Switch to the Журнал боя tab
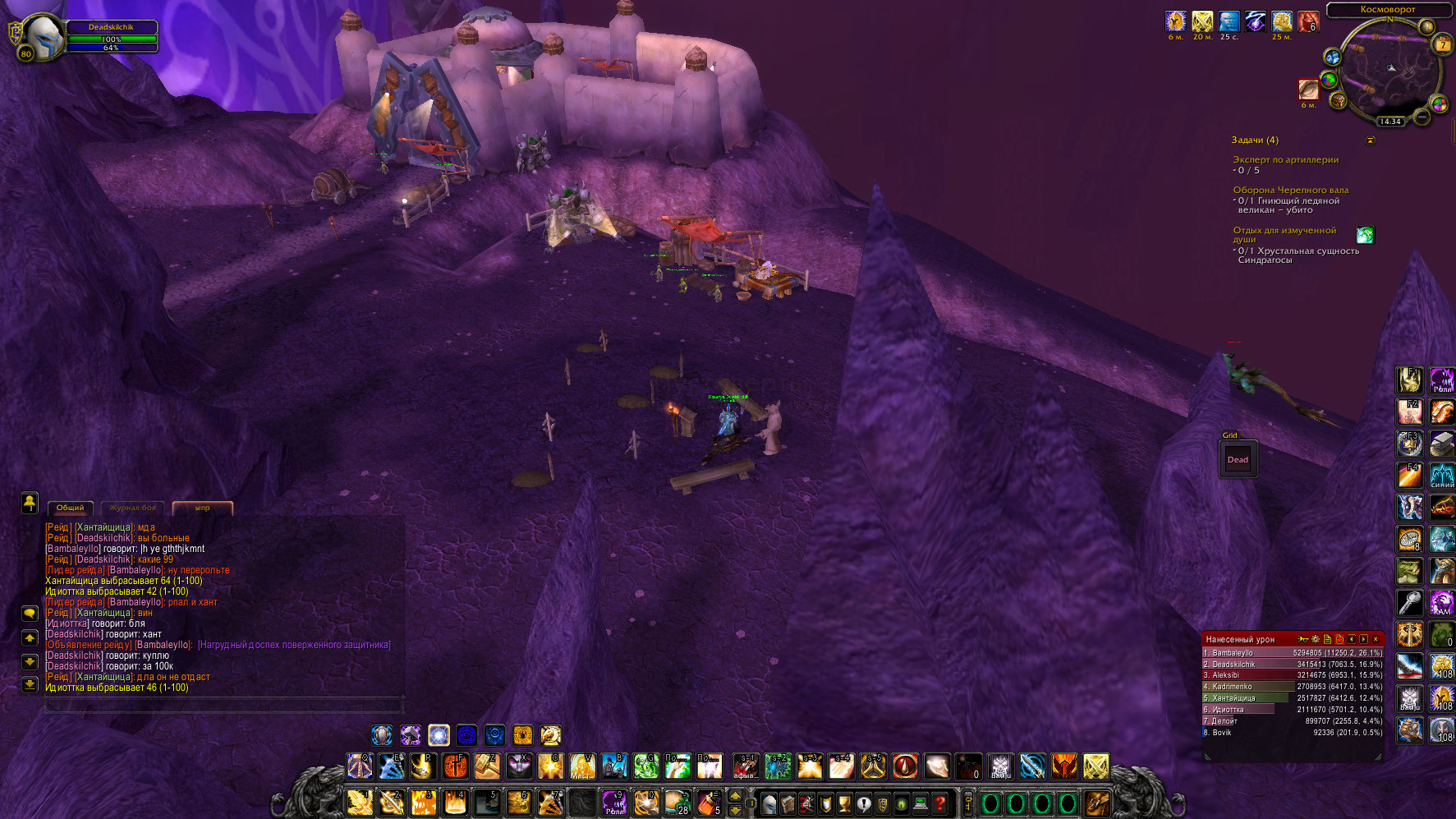Image resolution: width=1456 pixels, height=819 pixels. (x=133, y=508)
